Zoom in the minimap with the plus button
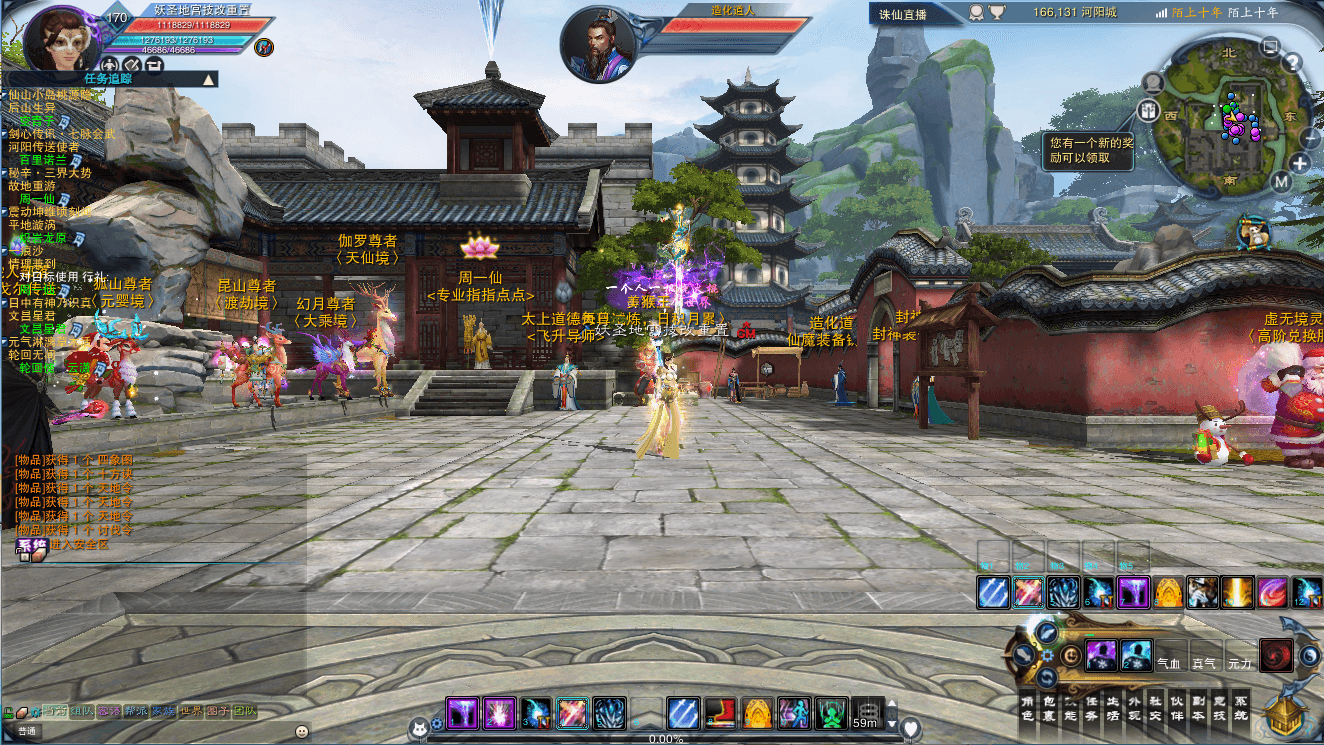Image resolution: width=1324 pixels, height=745 pixels. pos(1299,163)
